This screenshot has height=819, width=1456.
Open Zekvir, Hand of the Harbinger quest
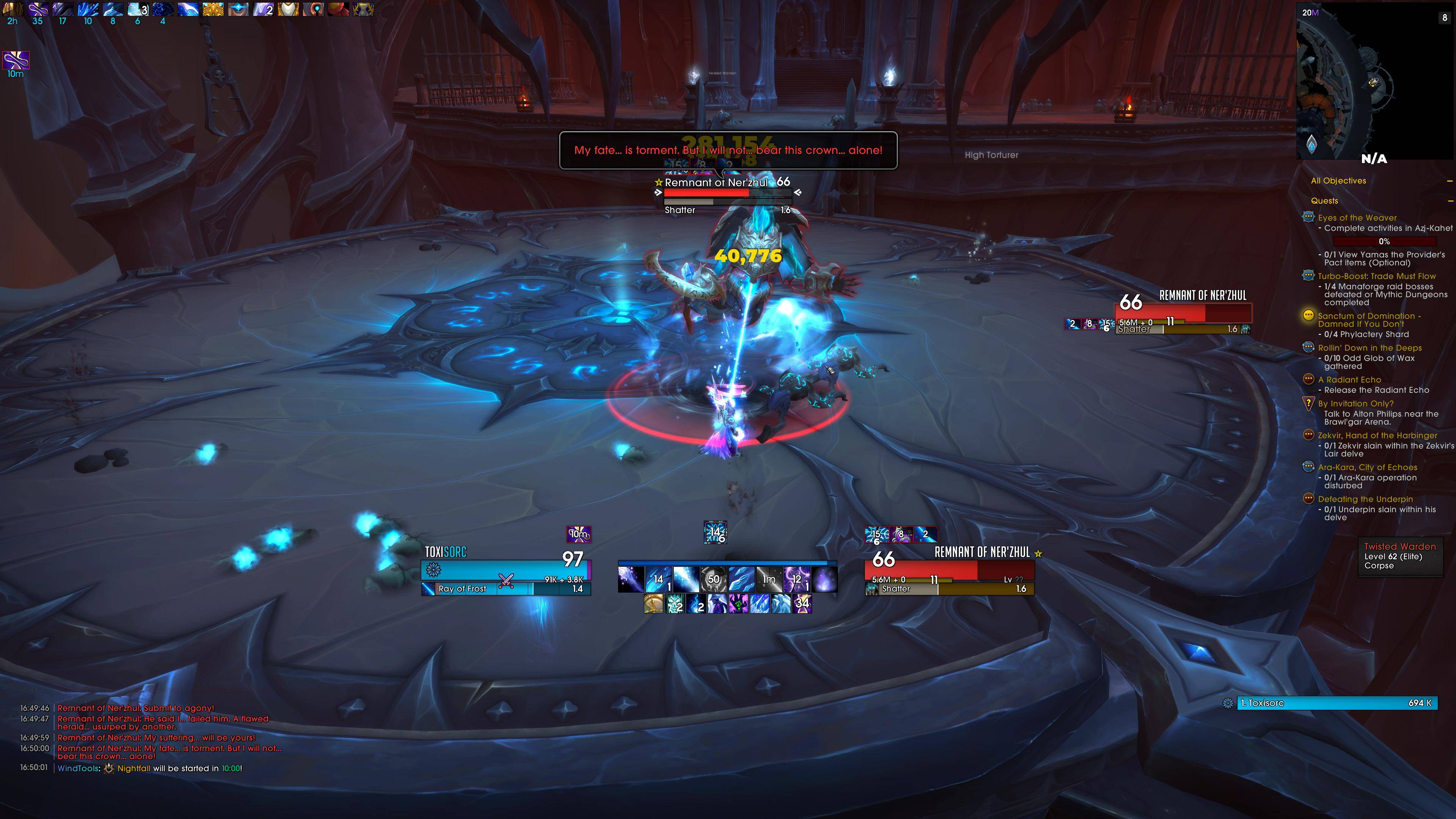click(x=1377, y=435)
